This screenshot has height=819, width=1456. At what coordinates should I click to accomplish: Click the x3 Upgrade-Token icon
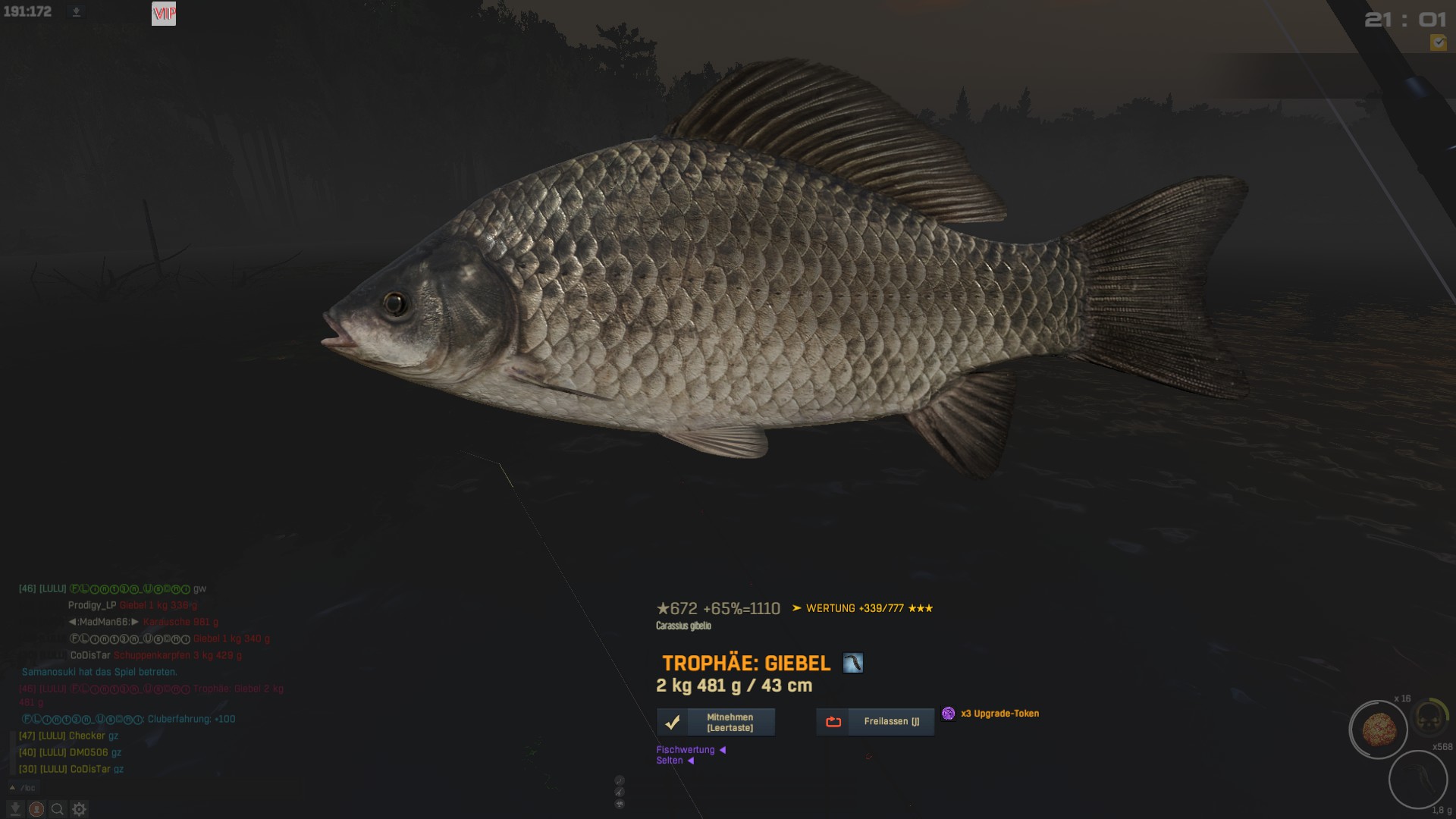(948, 714)
